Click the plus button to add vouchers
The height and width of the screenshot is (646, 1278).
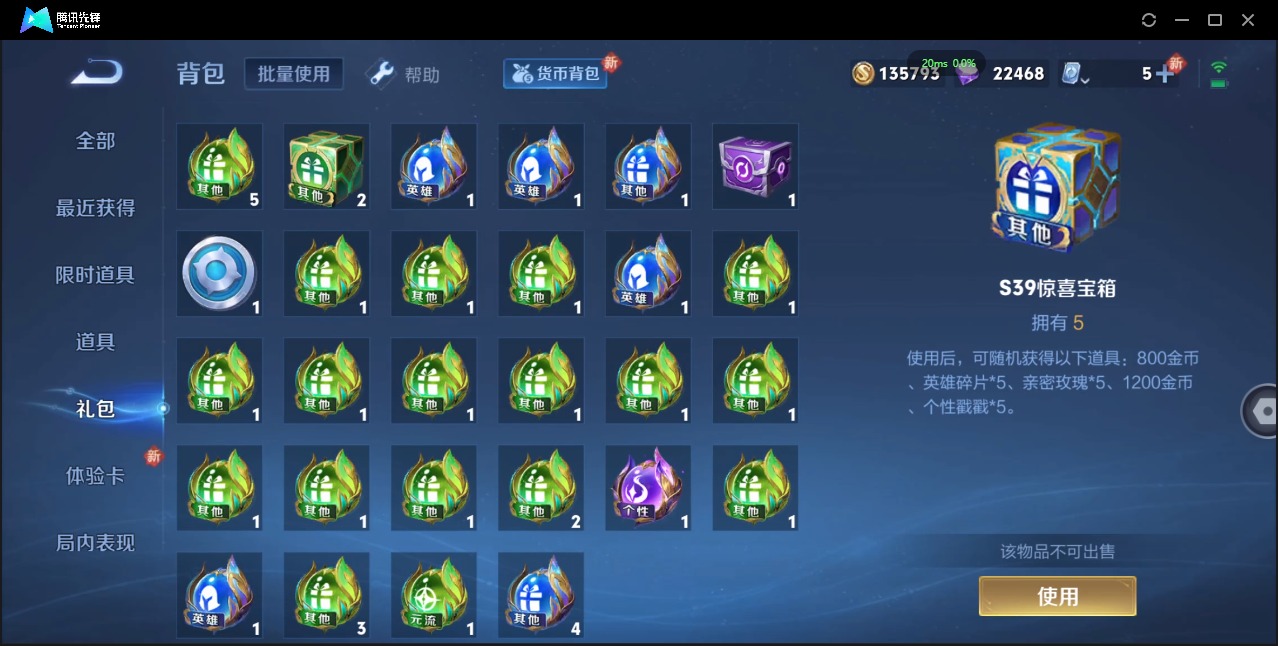point(1164,74)
